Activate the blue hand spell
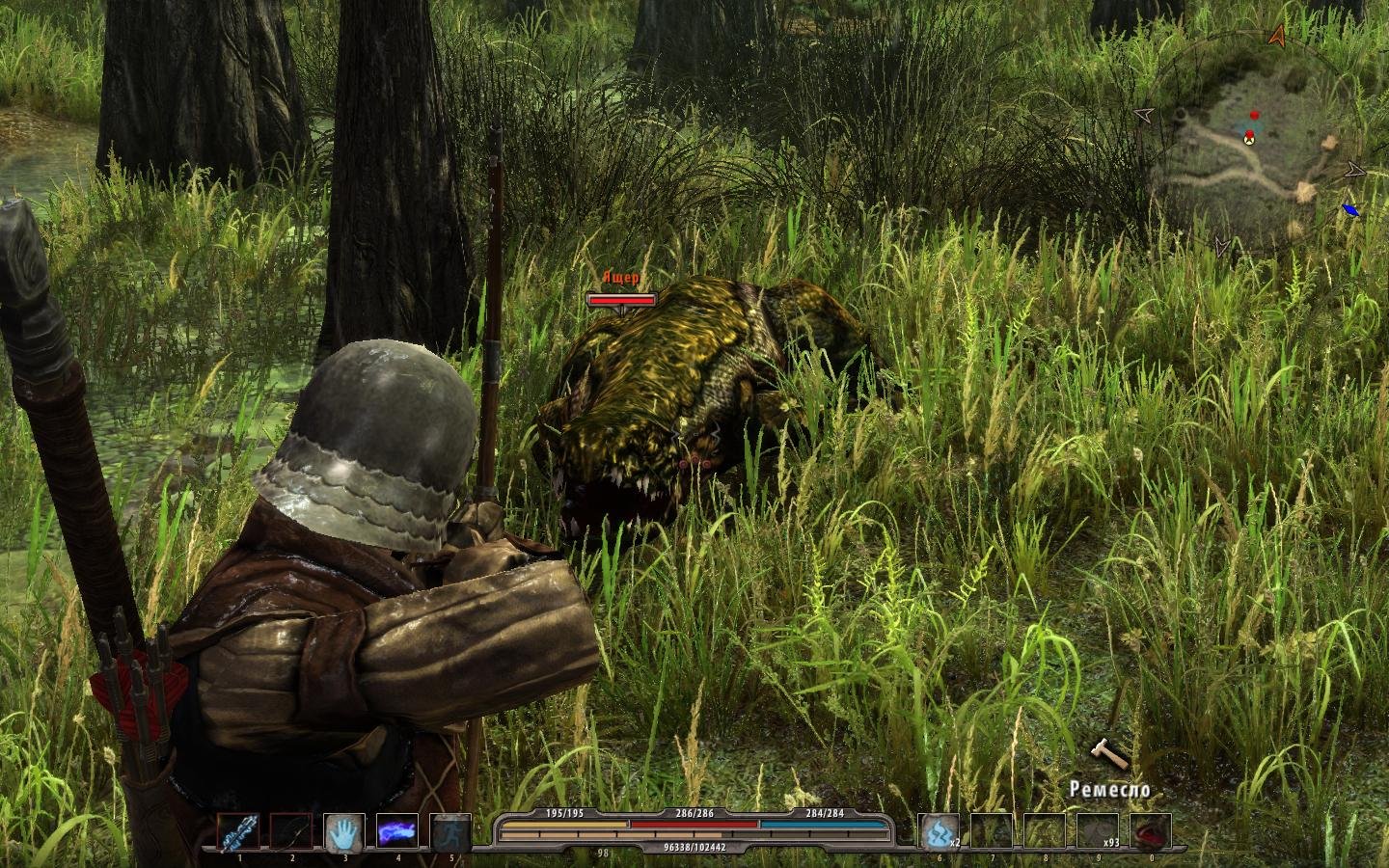 [x=343, y=832]
